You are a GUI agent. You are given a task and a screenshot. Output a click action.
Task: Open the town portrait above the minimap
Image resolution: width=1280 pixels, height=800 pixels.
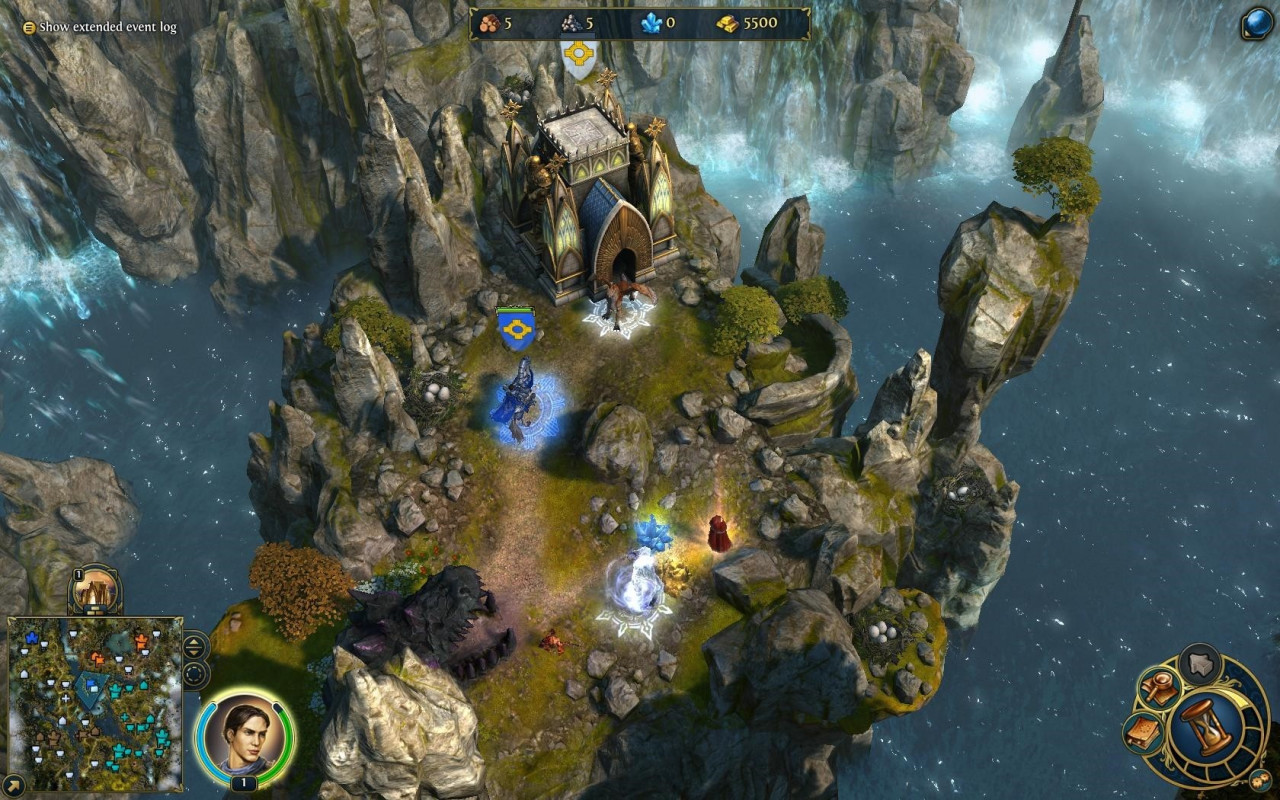(x=96, y=591)
